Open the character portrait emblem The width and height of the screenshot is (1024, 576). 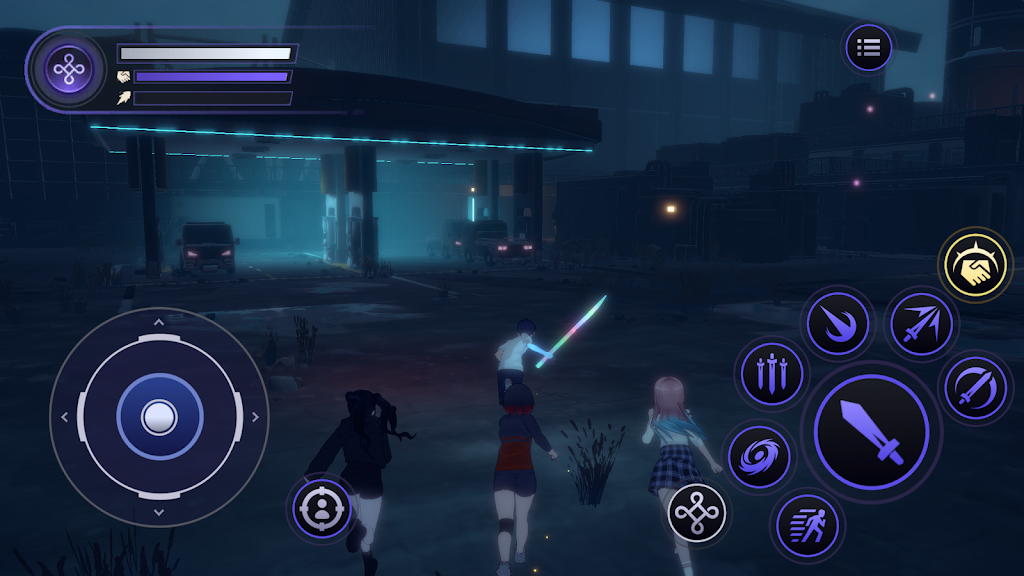[x=68, y=68]
